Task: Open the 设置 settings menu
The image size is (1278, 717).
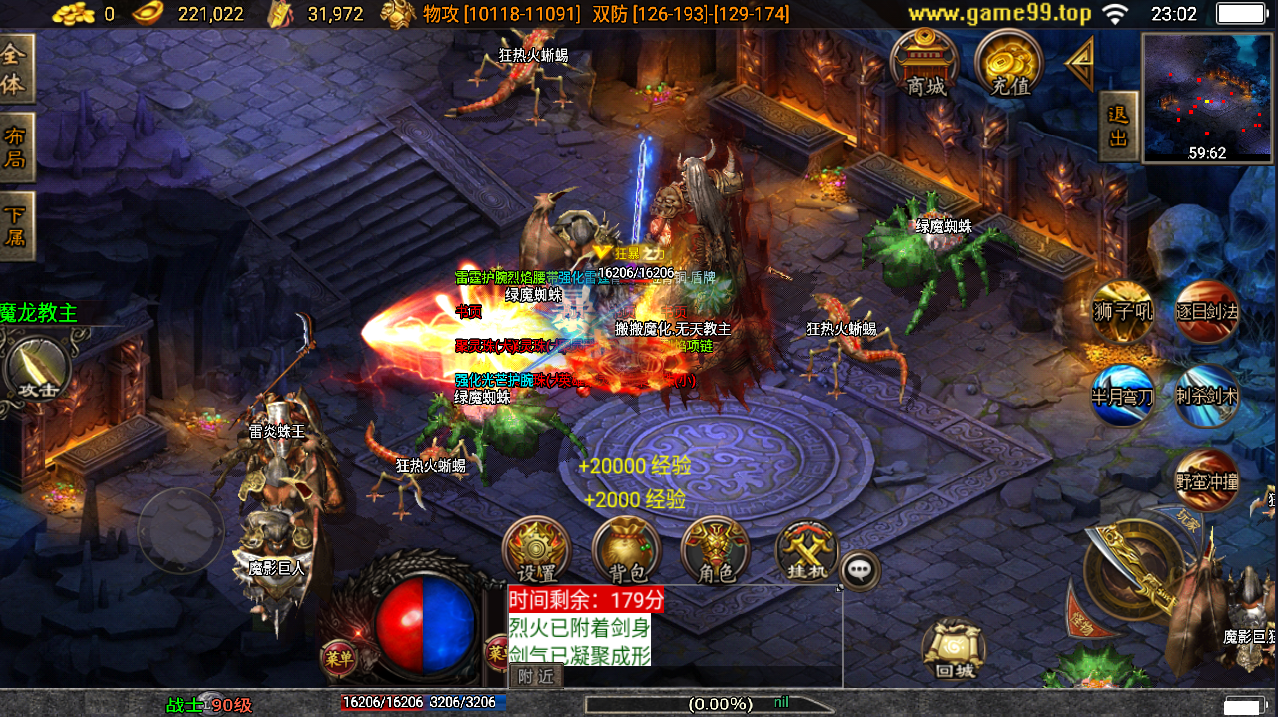Action: [x=535, y=551]
